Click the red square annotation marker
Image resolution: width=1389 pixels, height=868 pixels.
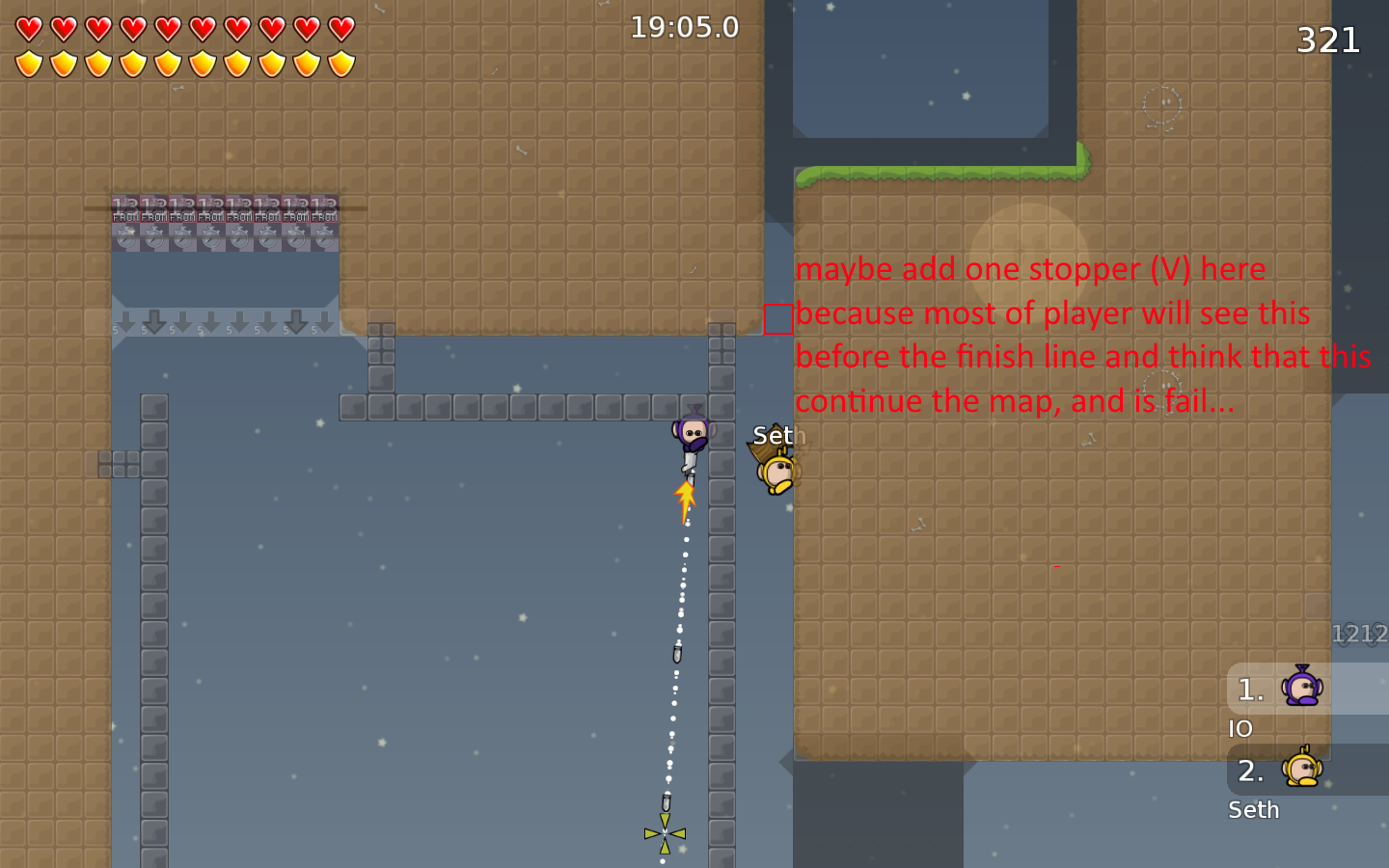point(777,316)
